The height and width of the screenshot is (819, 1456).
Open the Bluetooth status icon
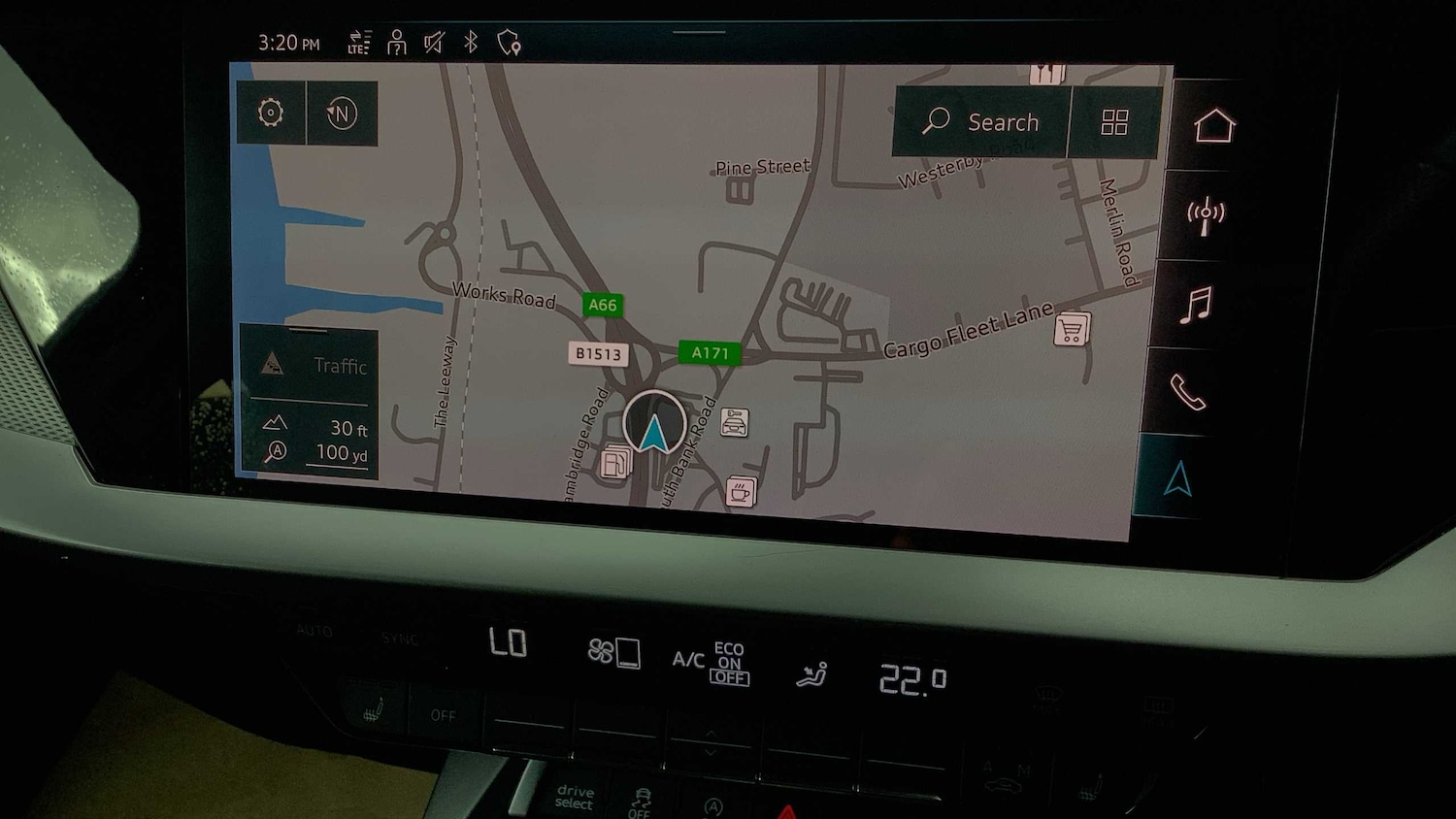471,42
